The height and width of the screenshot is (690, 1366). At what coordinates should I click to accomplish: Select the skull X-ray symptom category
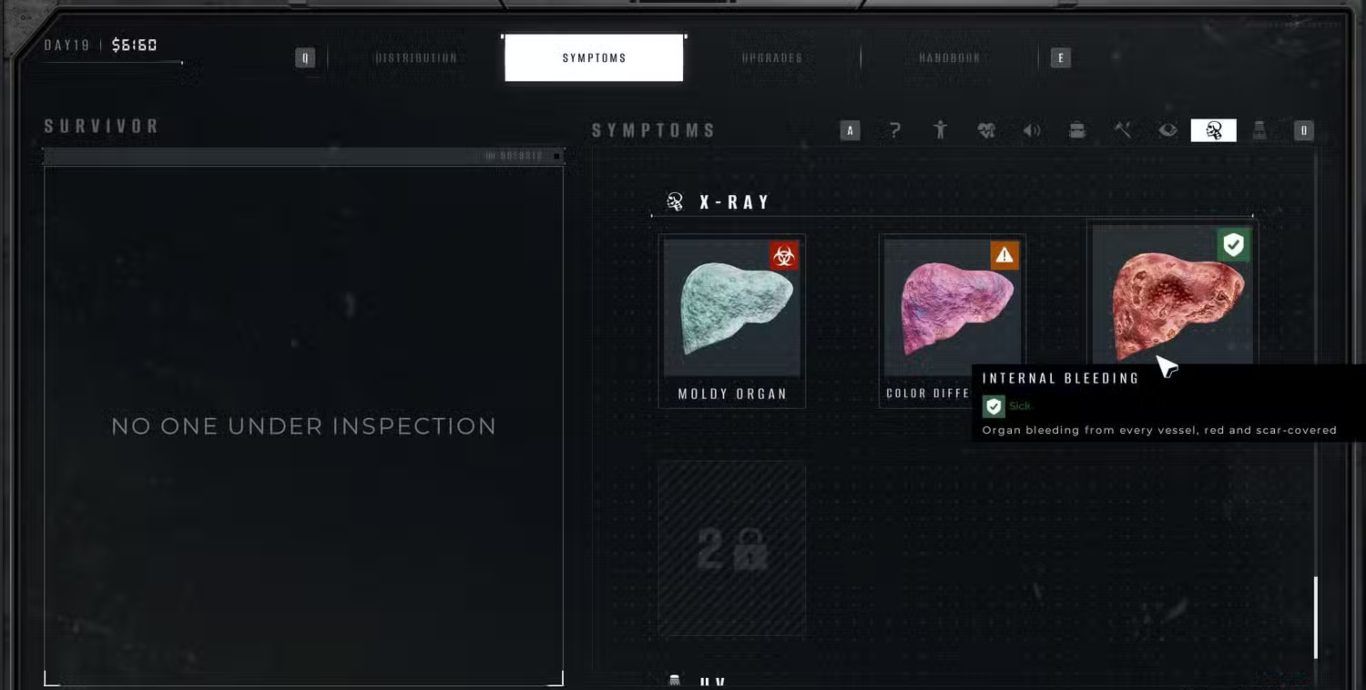coord(1214,130)
